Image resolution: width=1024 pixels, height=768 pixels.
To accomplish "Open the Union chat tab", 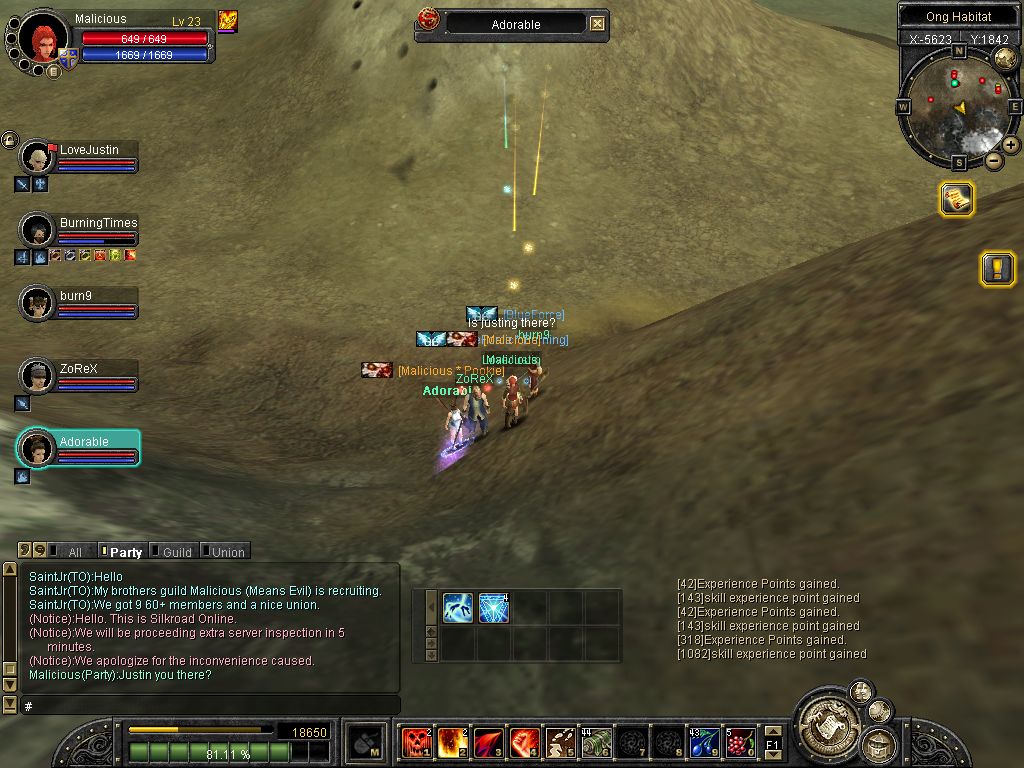I will pos(227,551).
